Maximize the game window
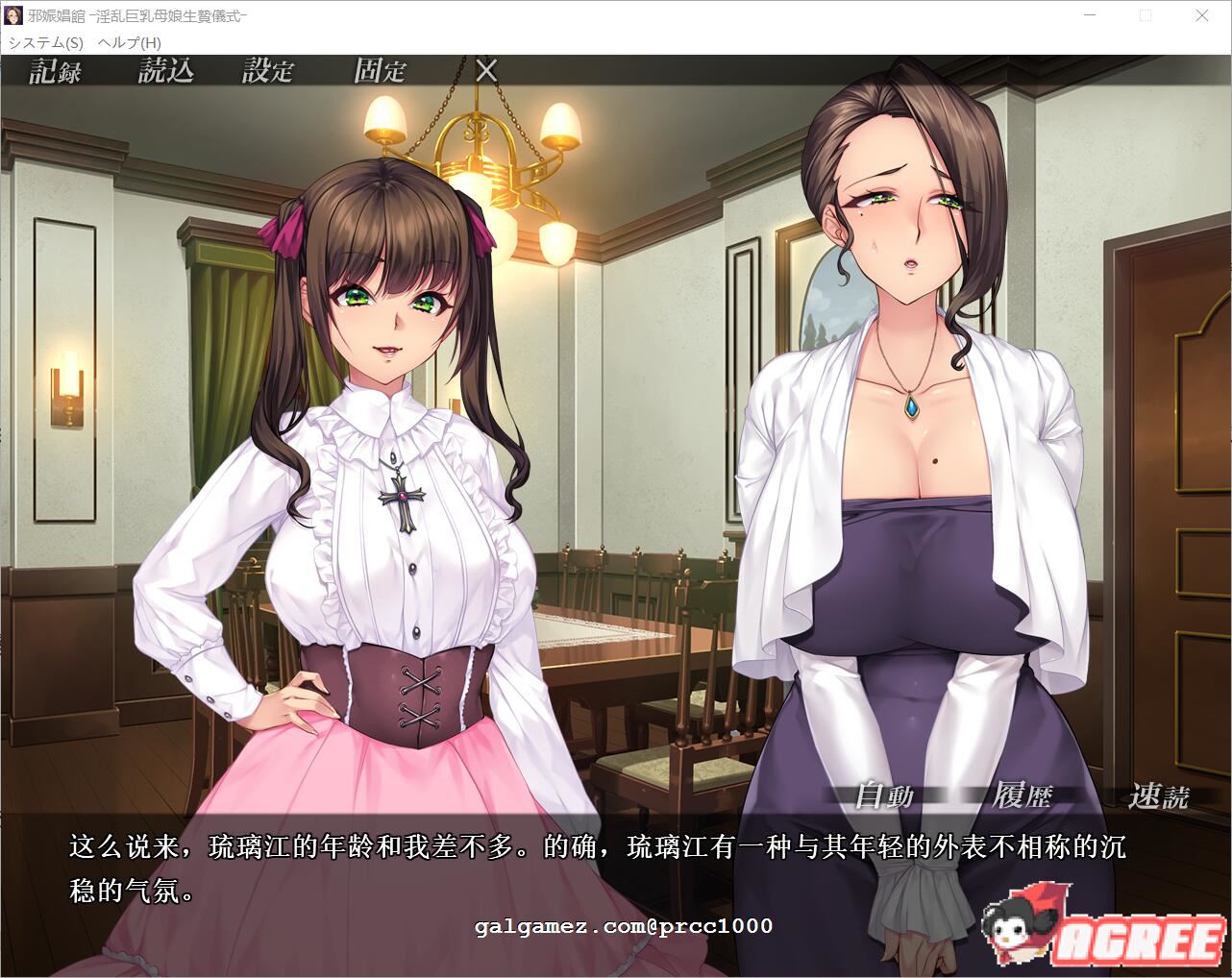This screenshot has width=1232, height=978. click(x=1146, y=15)
